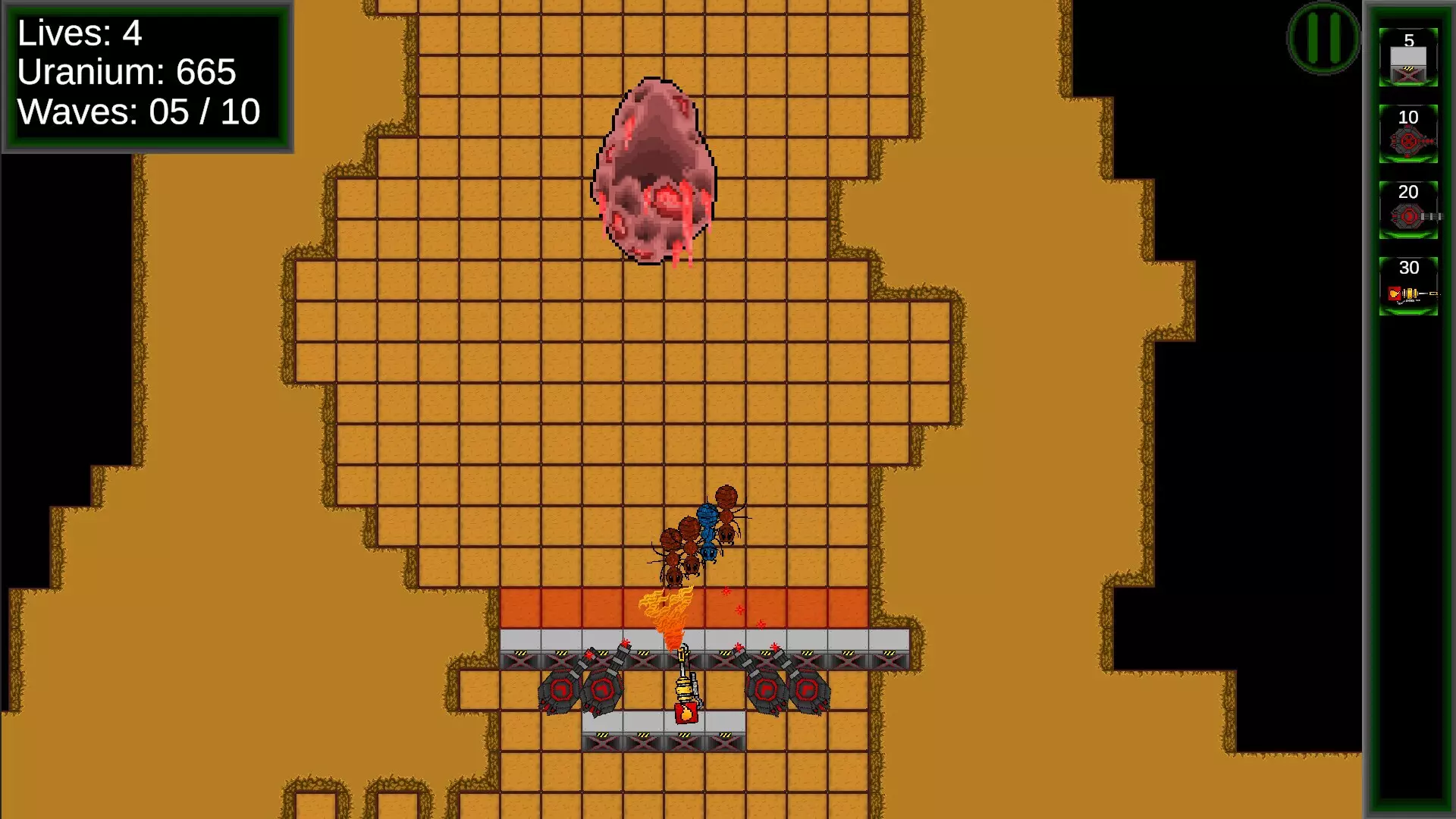This screenshot has width=1456, height=819.
Task: Select the 30-uranium flamethrower tower
Action: pyautogui.click(x=1408, y=286)
